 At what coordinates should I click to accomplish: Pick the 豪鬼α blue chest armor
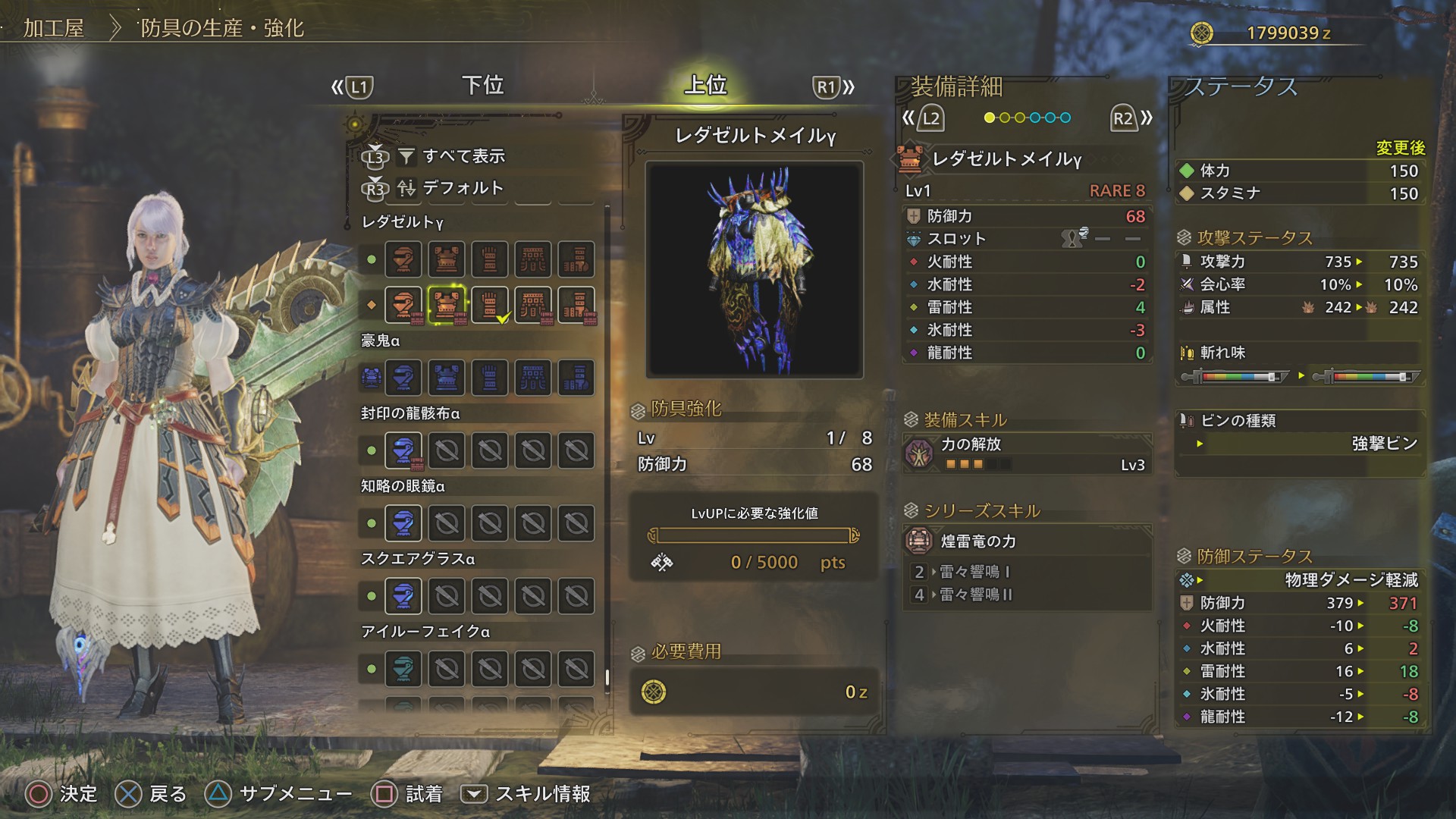(x=446, y=378)
